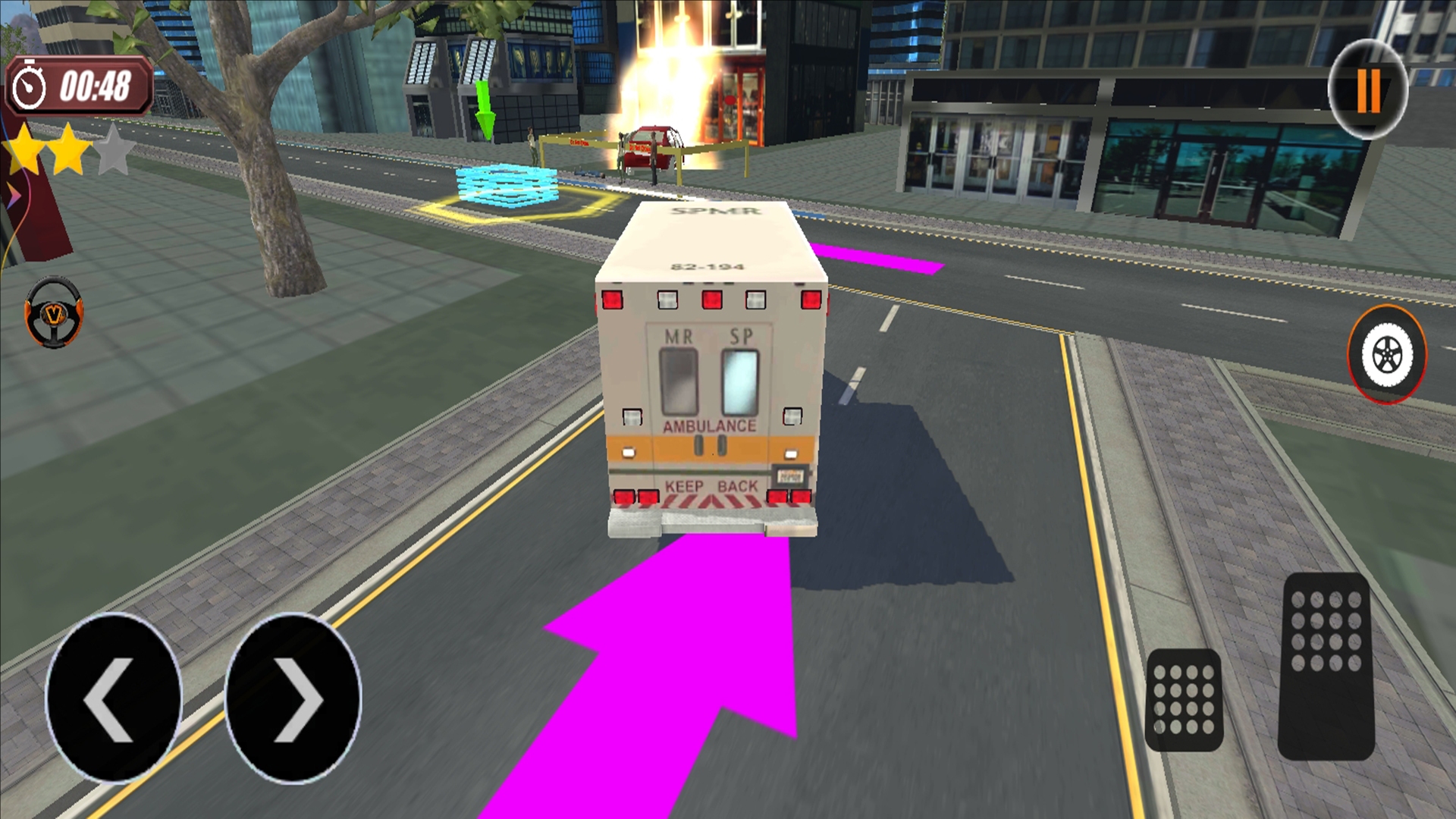Image resolution: width=1456 pixels, height=819 pixels.
Task: Steer left with the left arrow button
Action: pos(114,698)
